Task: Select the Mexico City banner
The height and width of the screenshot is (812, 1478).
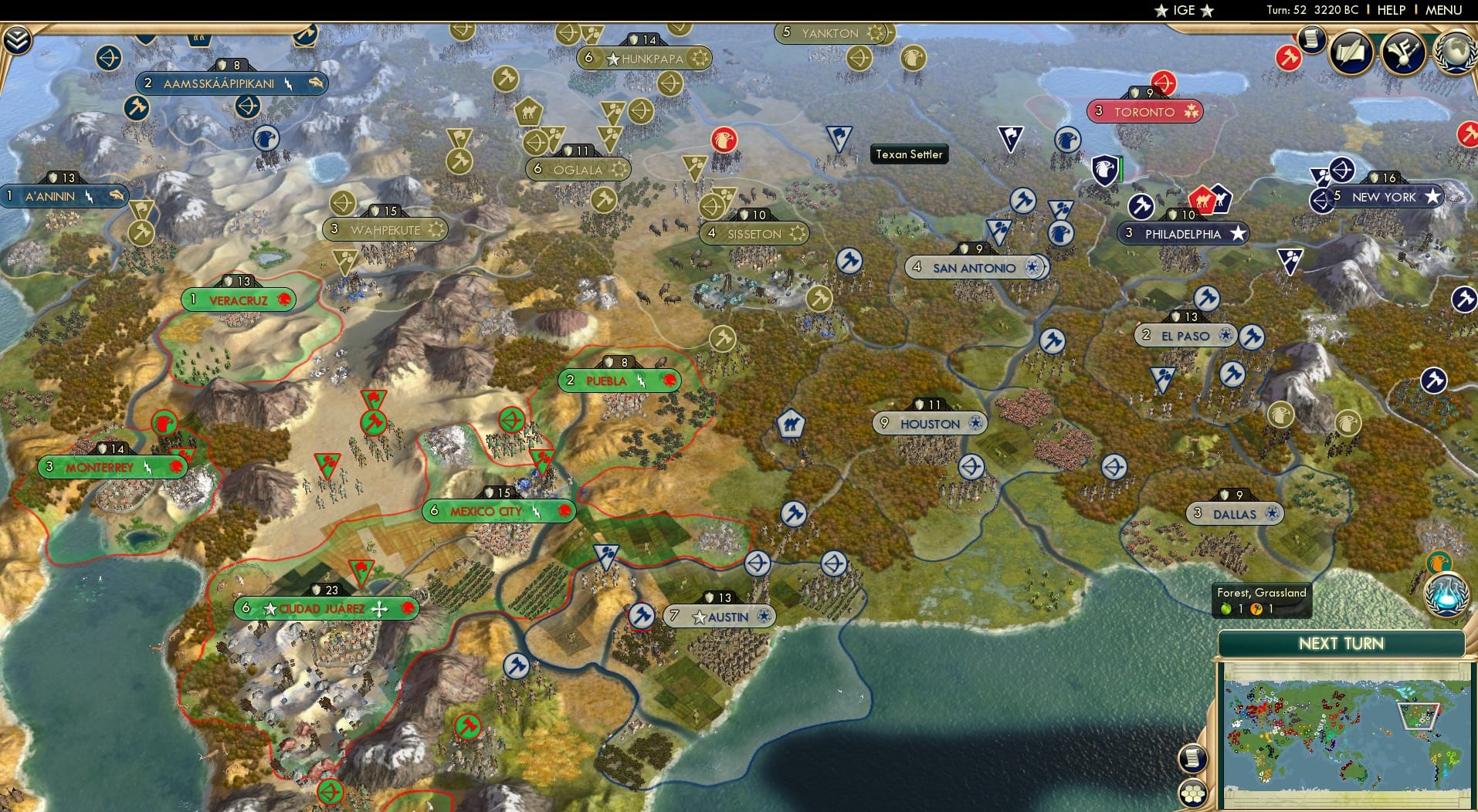Action: point(497,511)
